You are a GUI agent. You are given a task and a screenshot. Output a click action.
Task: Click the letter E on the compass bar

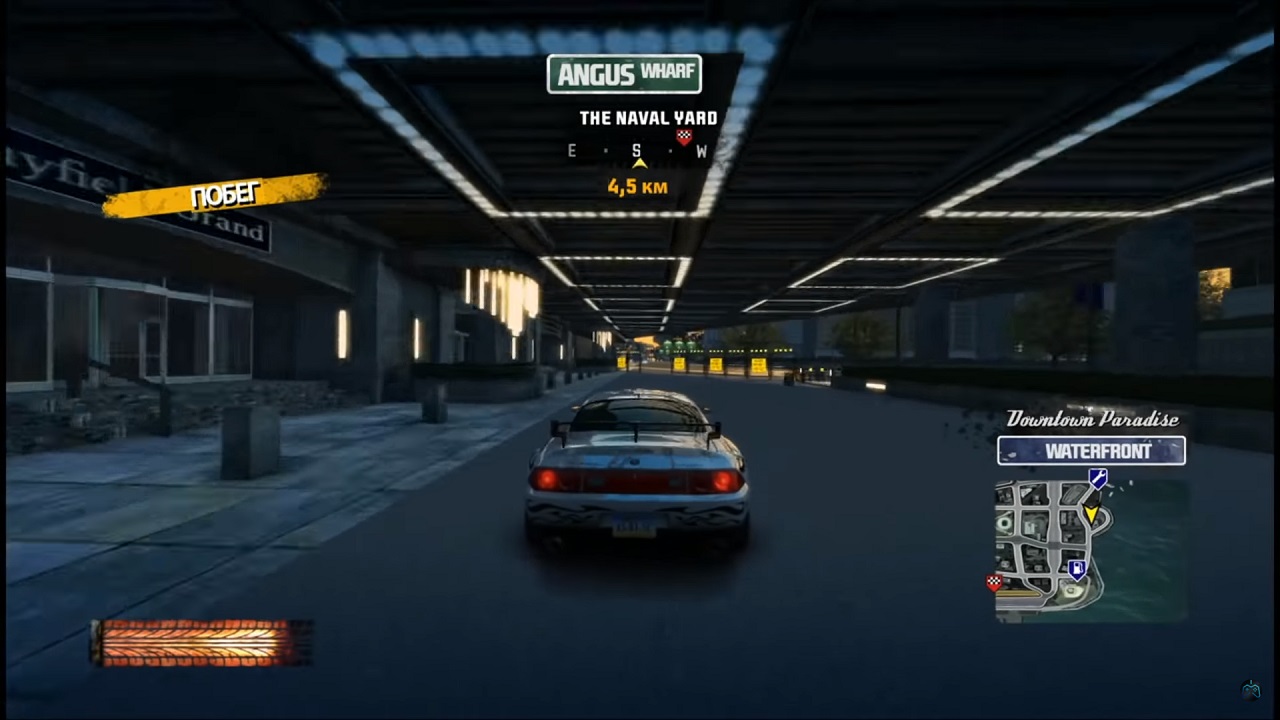[571, 150]
